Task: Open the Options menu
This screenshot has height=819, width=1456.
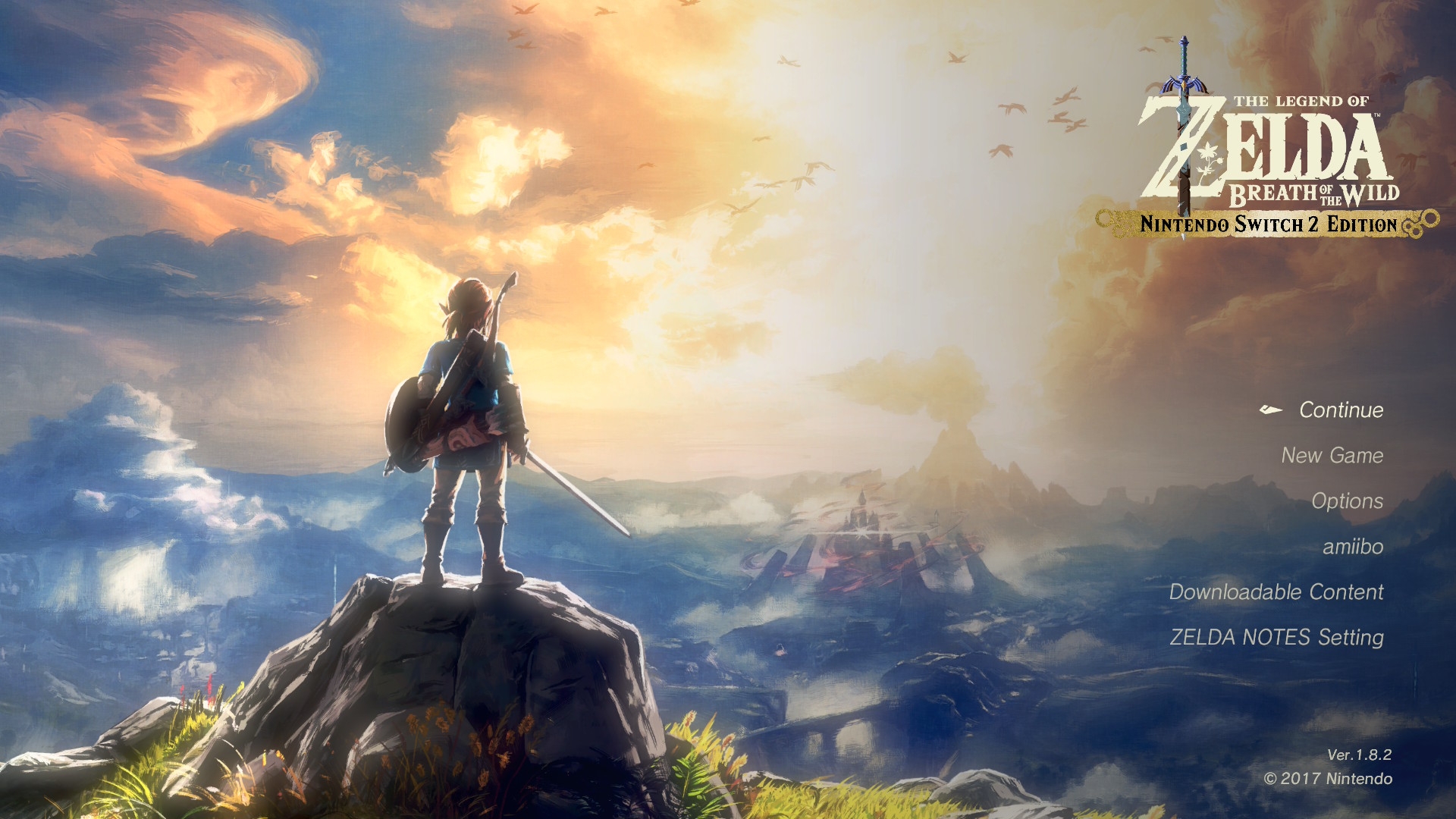Action: [1347, 501]
